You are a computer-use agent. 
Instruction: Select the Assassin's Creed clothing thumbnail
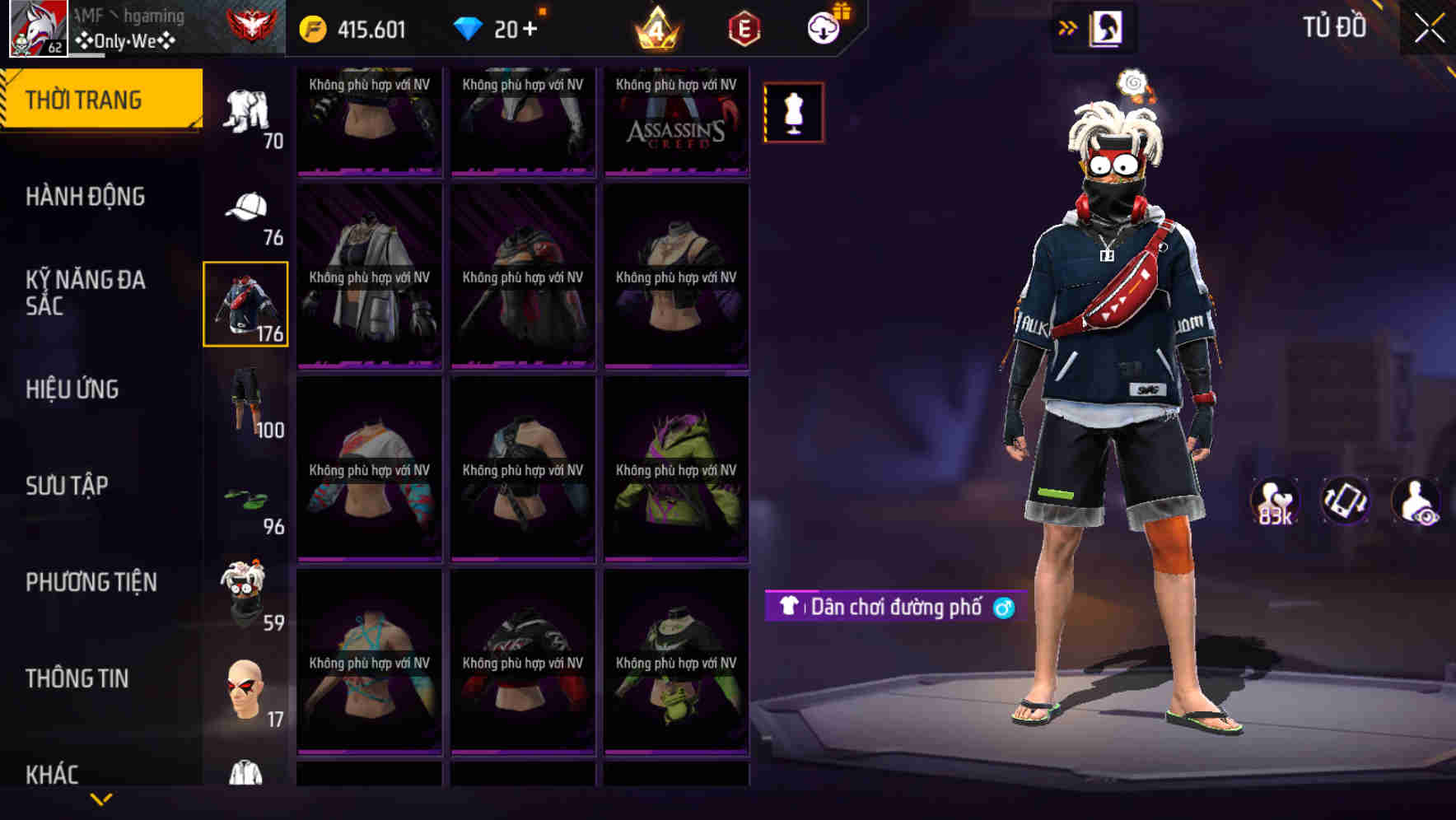point(676,122)
